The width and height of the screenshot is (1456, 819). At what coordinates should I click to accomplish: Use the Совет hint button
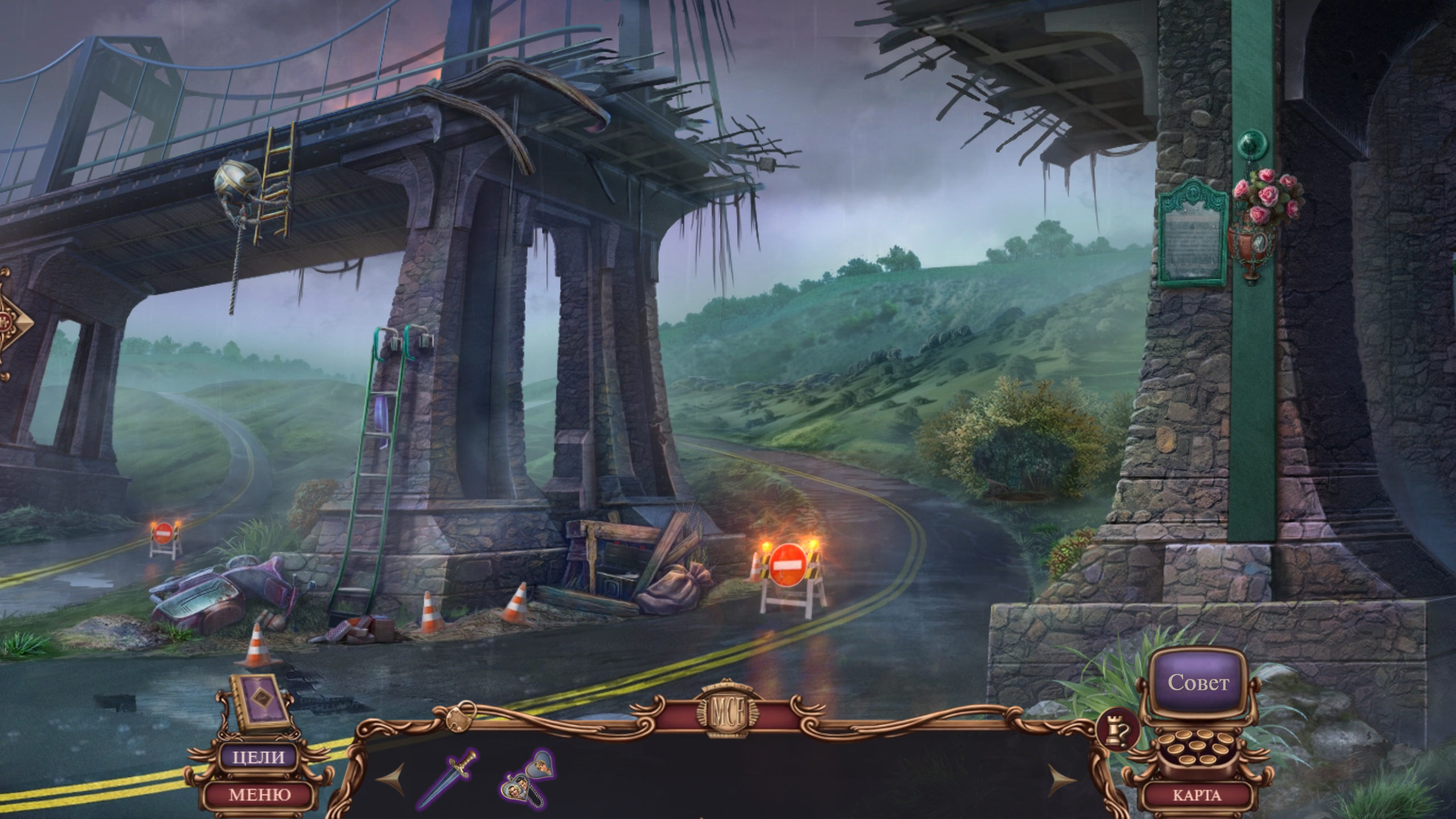(x=1198, y=682)
